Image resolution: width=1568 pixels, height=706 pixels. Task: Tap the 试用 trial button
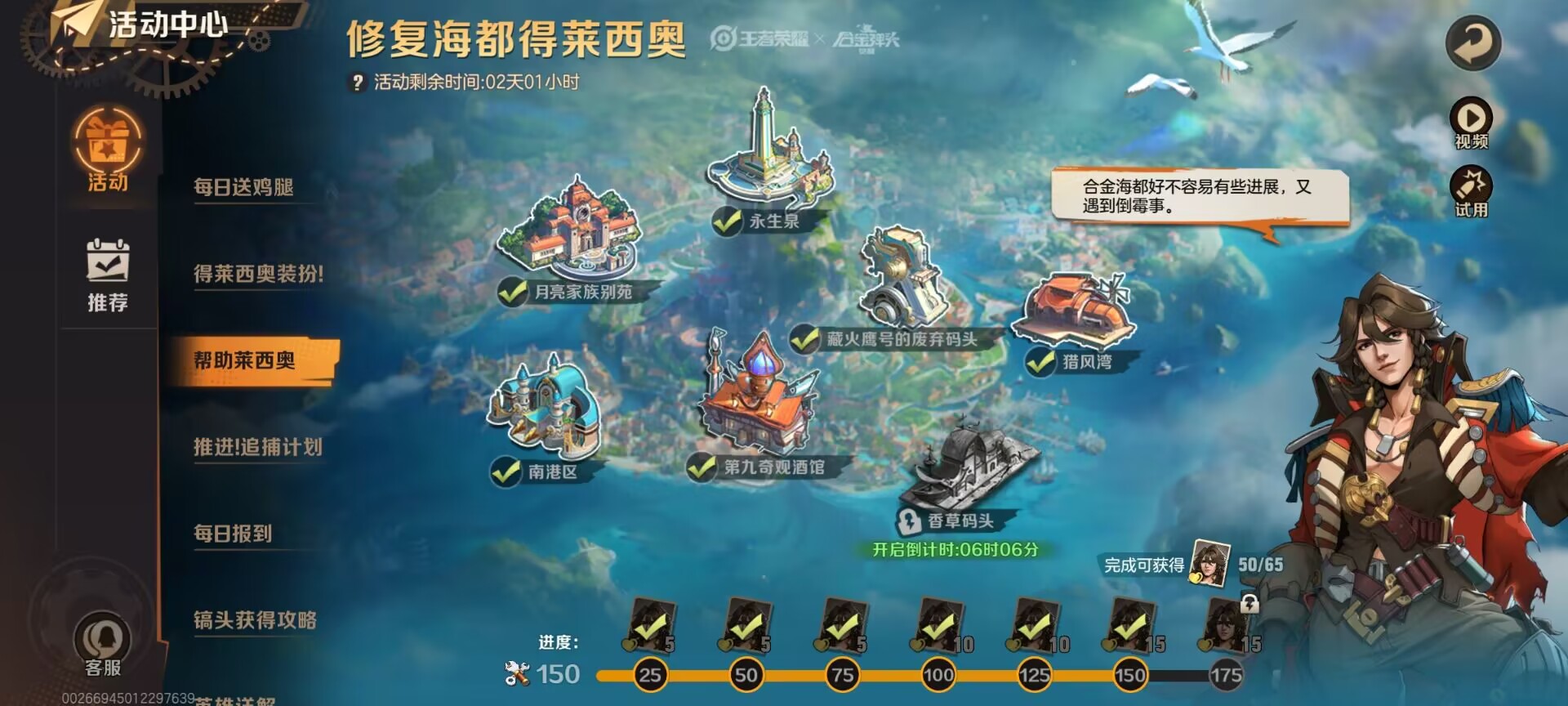[x=1471, y=192]
